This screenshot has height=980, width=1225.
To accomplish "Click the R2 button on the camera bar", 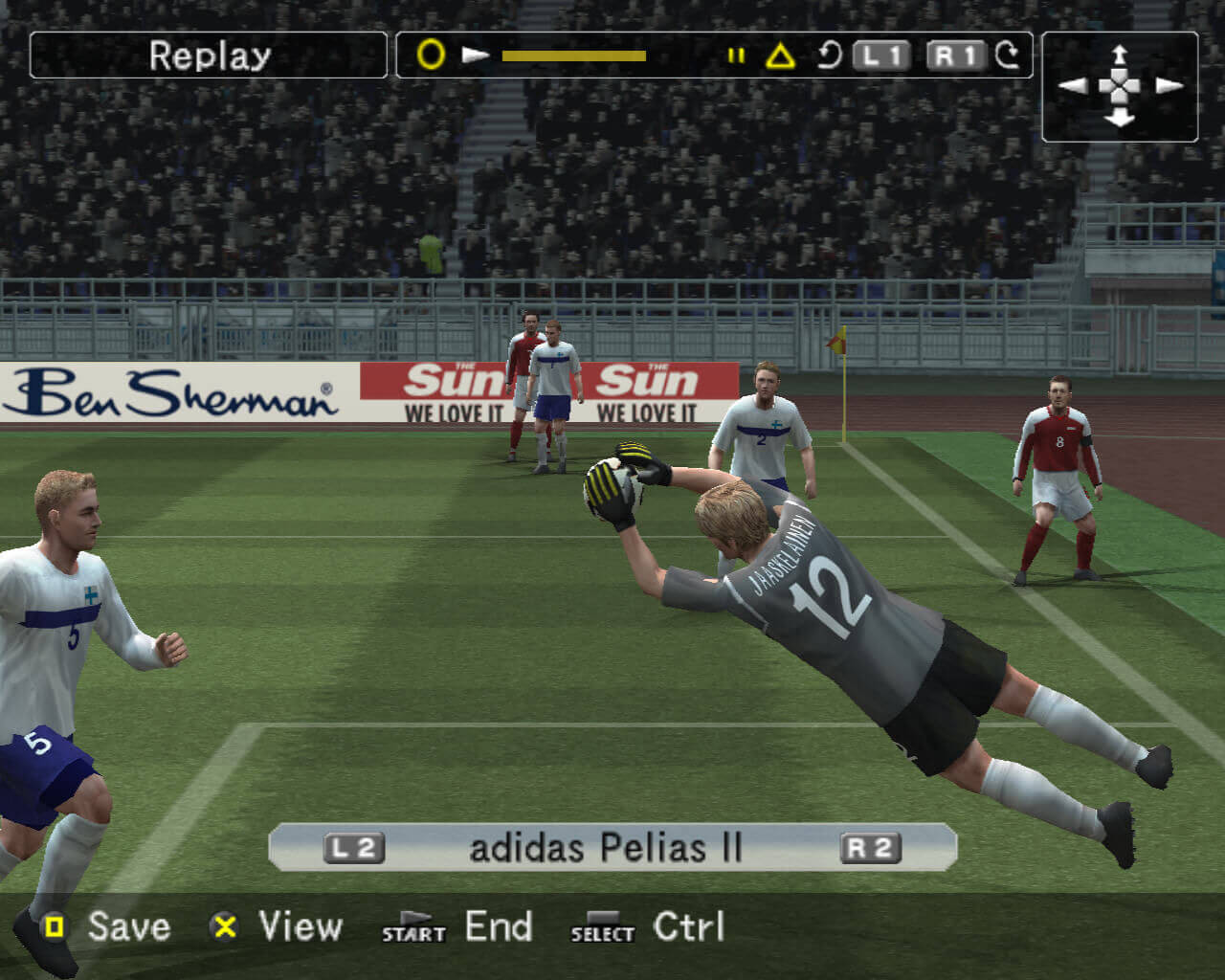I will click(x=872, y=846).
